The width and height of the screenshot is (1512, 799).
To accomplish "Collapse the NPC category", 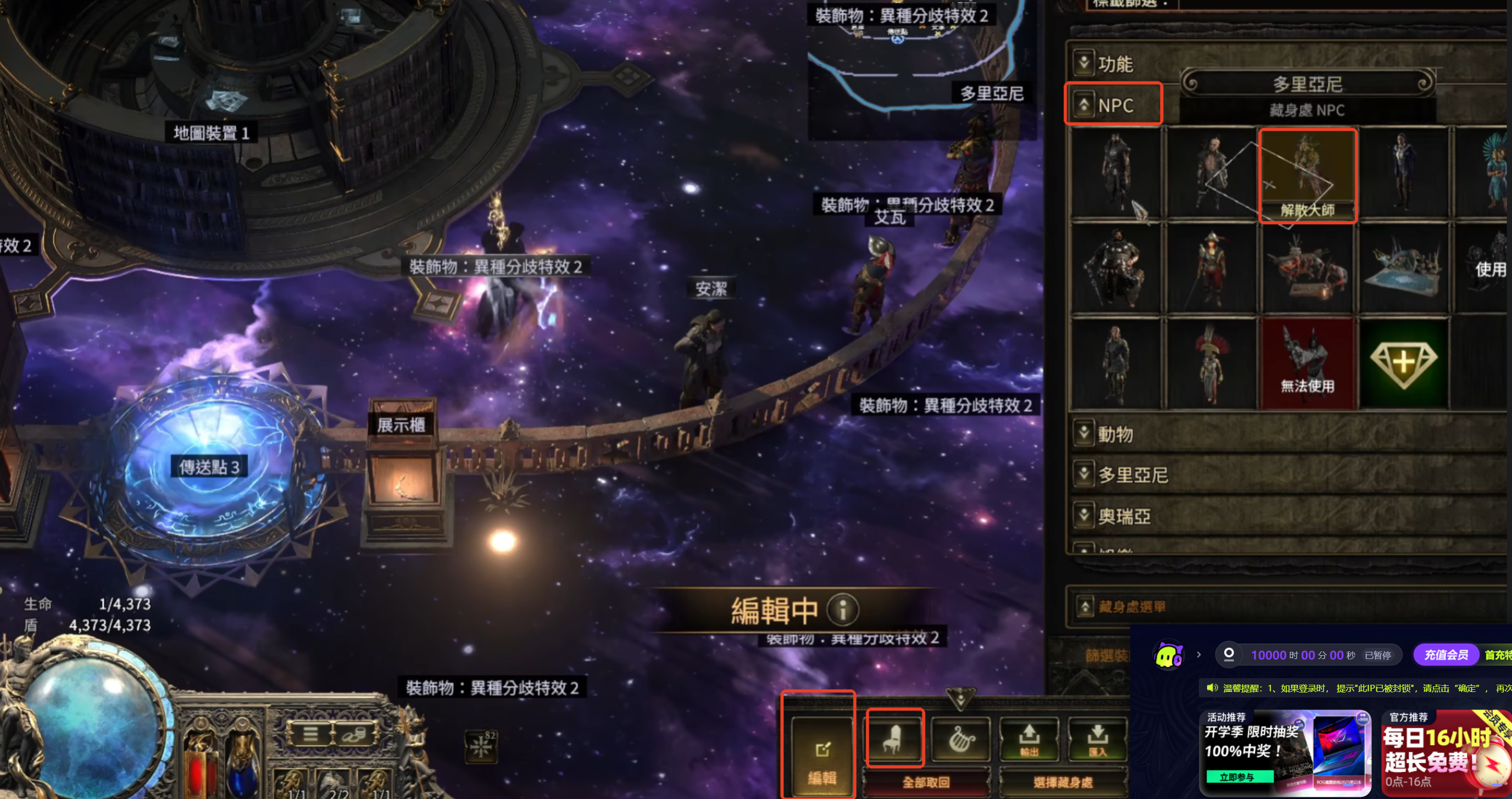I will [x=1083, y=105].
